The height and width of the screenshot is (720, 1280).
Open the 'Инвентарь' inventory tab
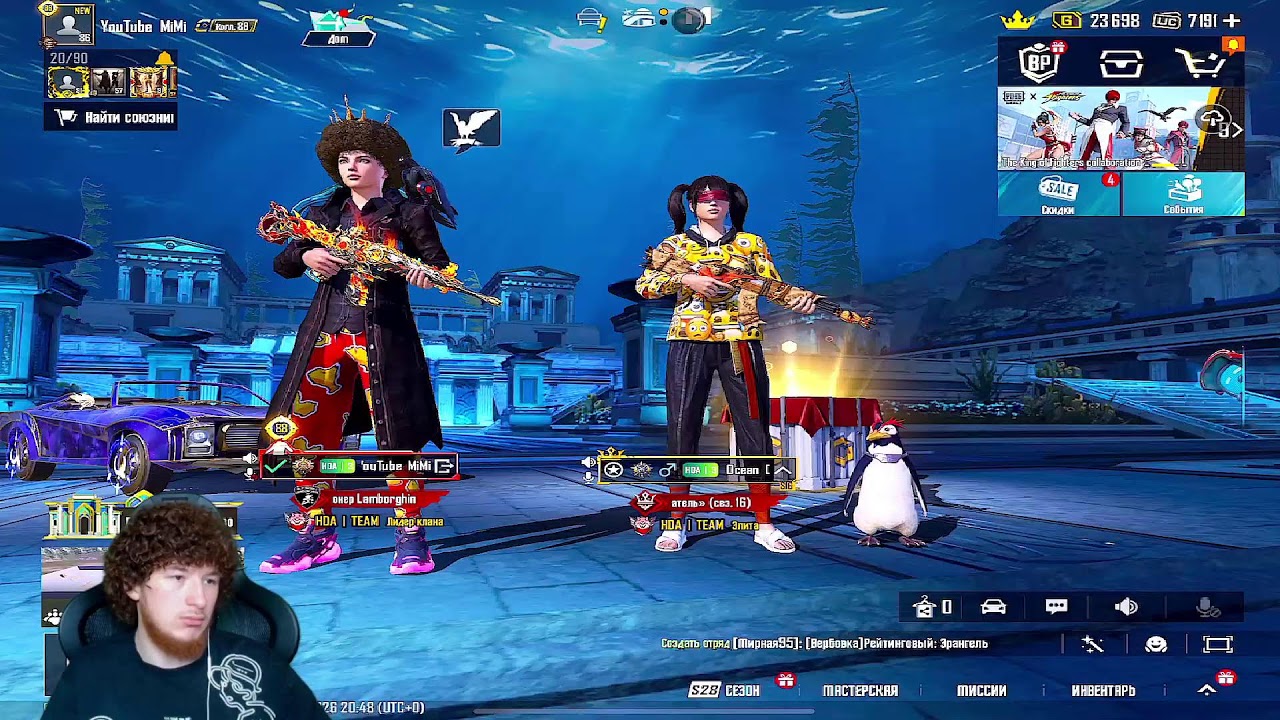point(1103,690)
